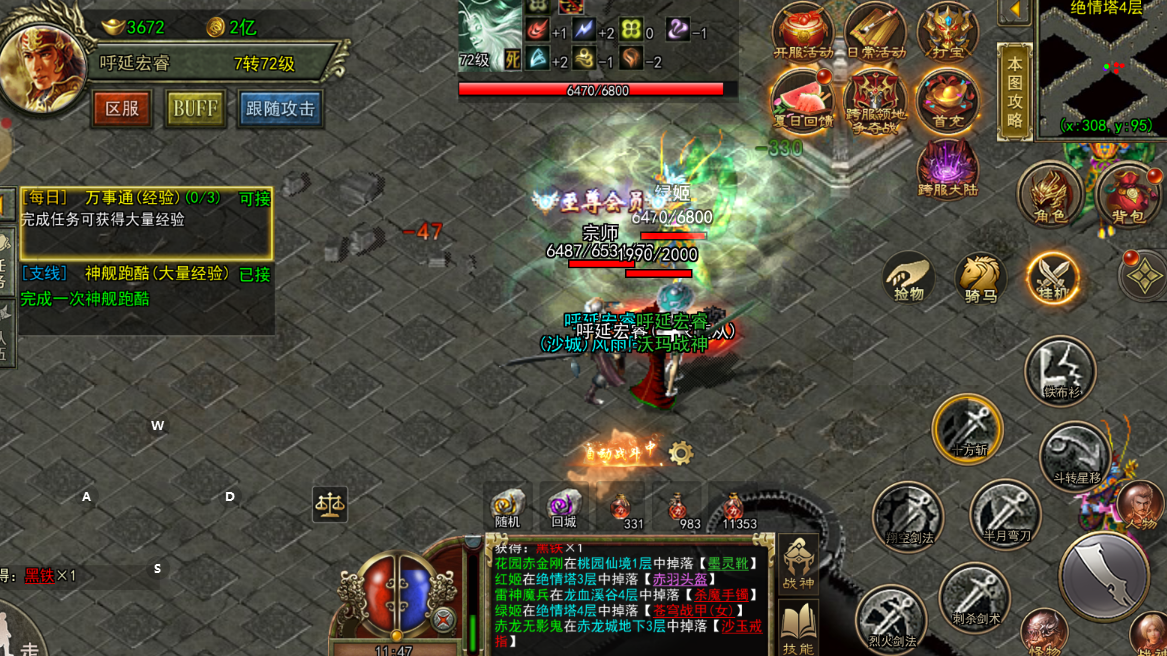Open the 区服 server panel
This screenshot has width=1167, height=656.
point(122,108)
